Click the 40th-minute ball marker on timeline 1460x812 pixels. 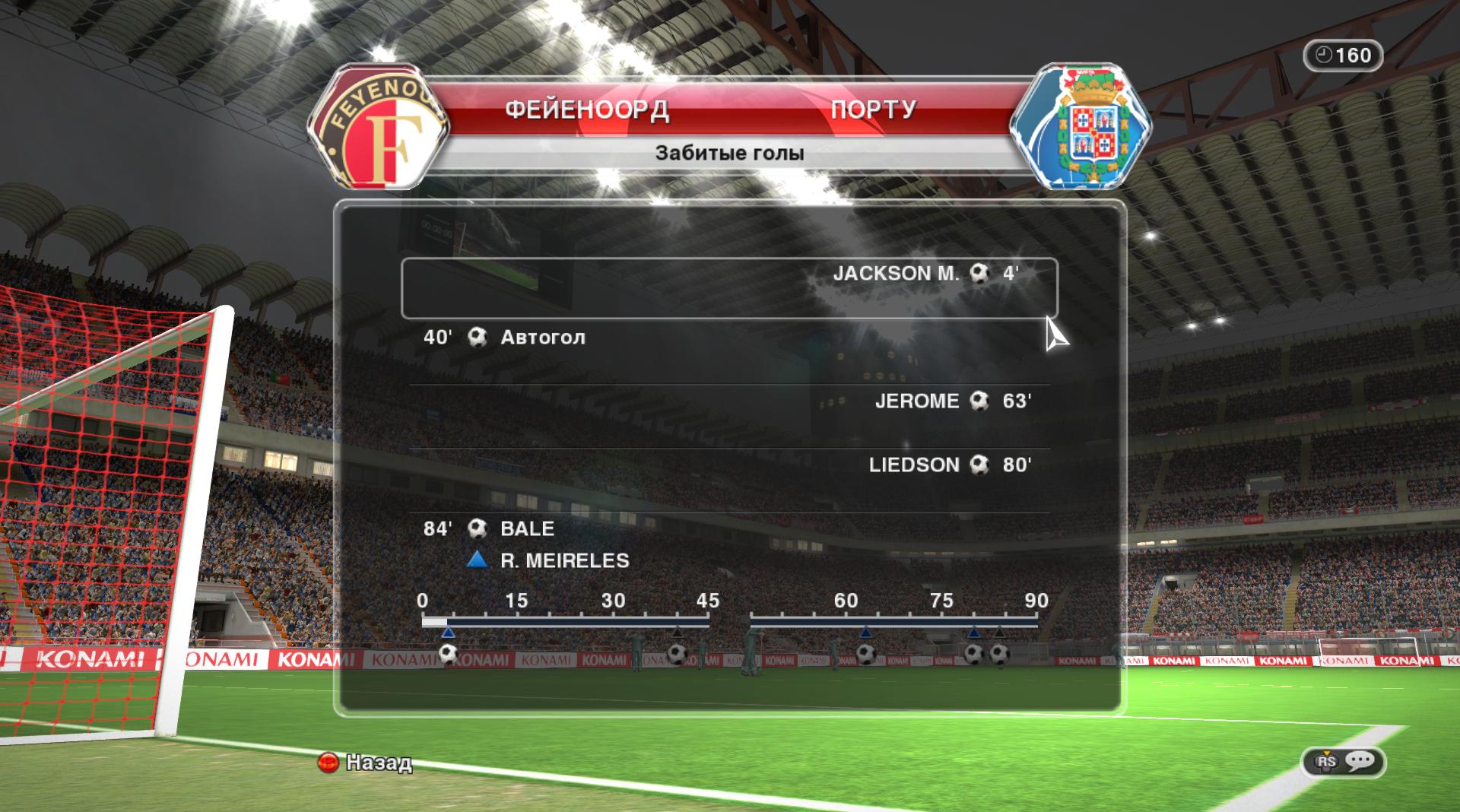click(677, 653)
